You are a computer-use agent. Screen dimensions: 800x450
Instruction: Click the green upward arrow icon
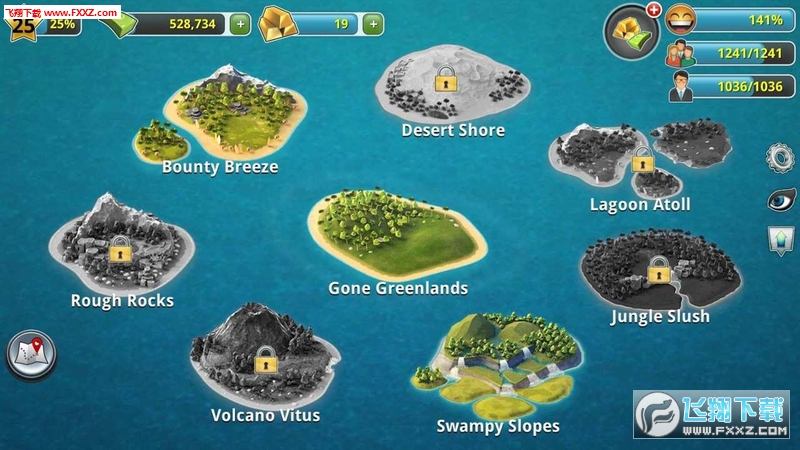point(780,240)
